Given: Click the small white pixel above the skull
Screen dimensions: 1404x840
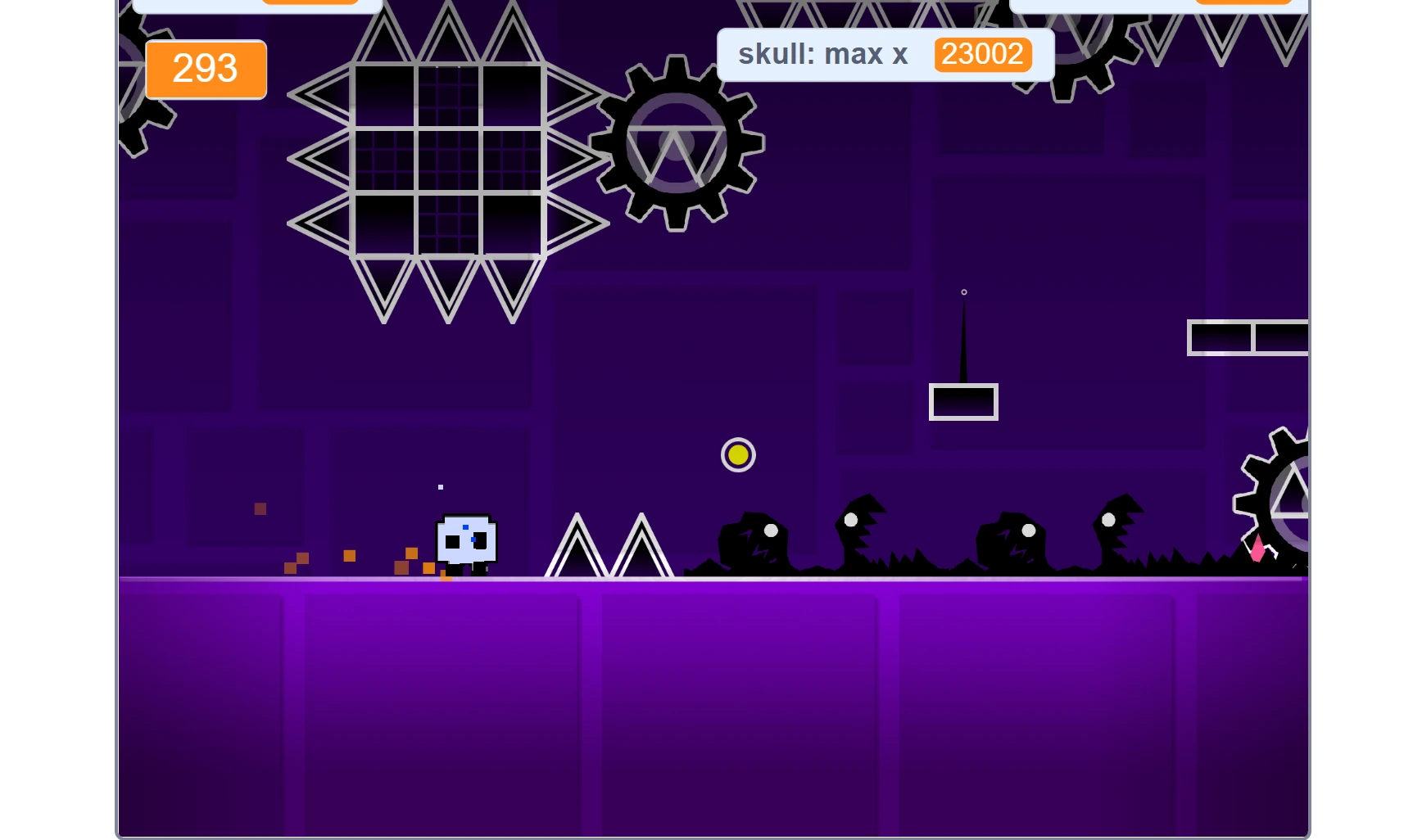Looking at the screenshot, I should point(440,486).
